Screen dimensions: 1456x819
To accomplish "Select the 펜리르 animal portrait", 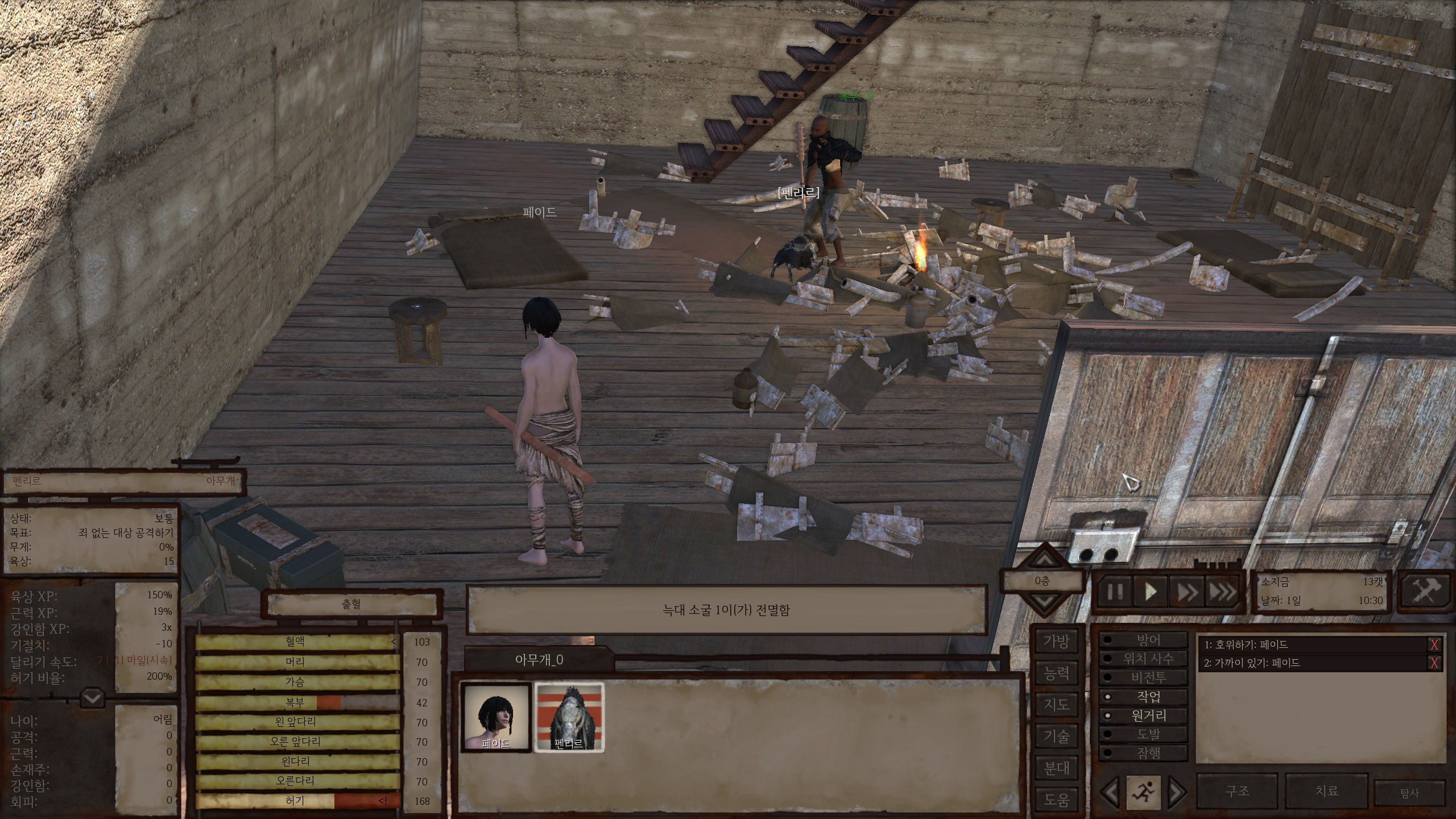I will [569, 718].
